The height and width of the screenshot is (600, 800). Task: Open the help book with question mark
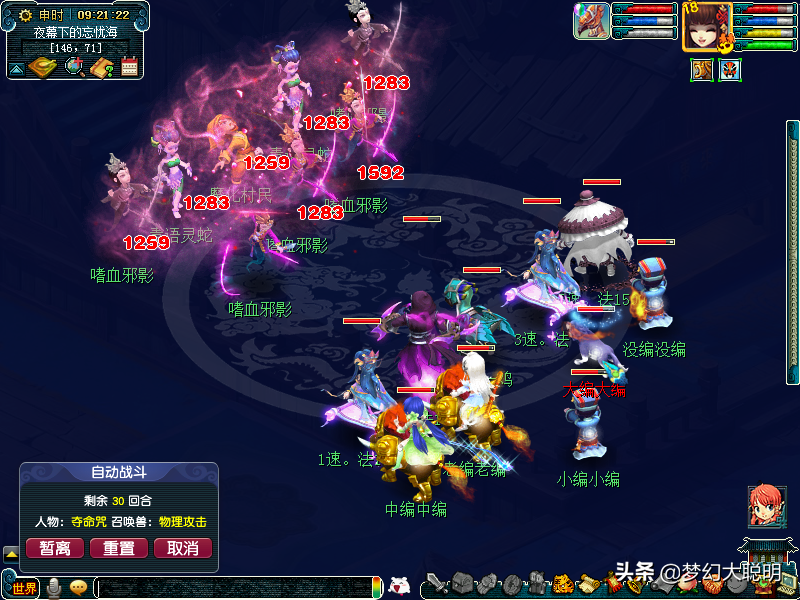click(x=102, y=67)
